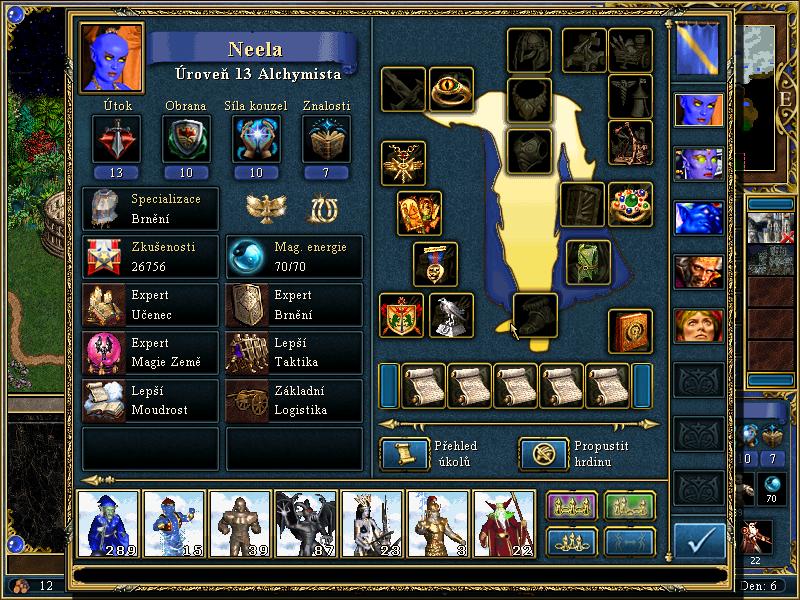Select the troop stack of 289
This screenshot has height=600, width=800.
(108, 522)
